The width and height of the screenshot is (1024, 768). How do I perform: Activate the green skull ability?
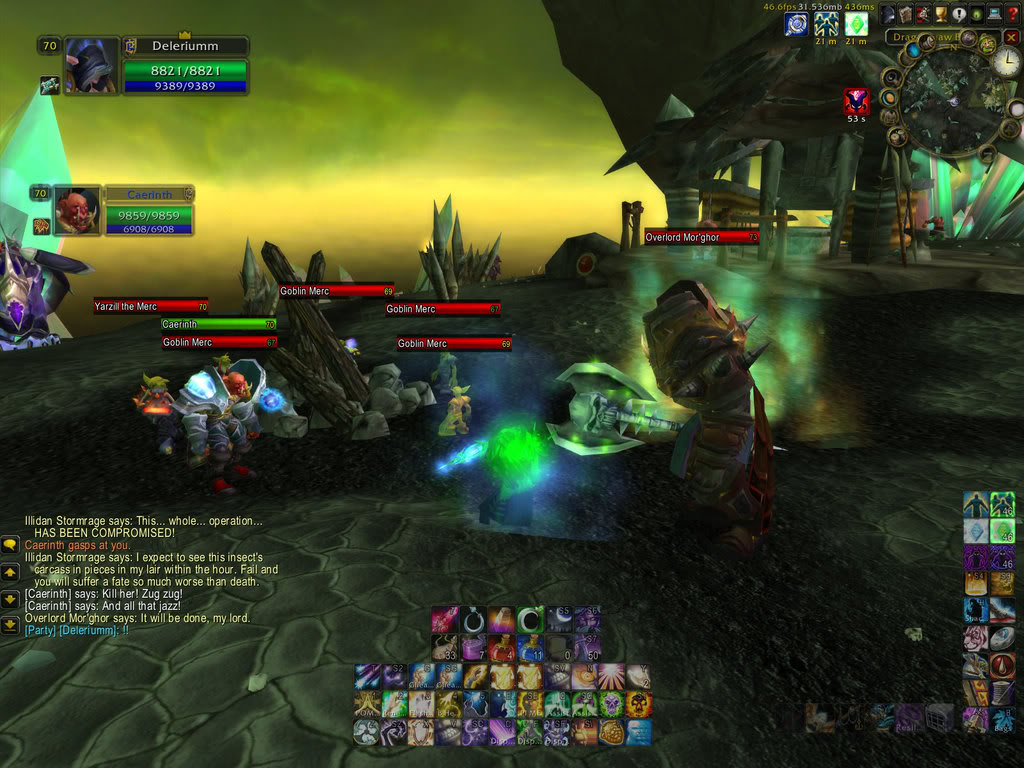pos(610,704)
